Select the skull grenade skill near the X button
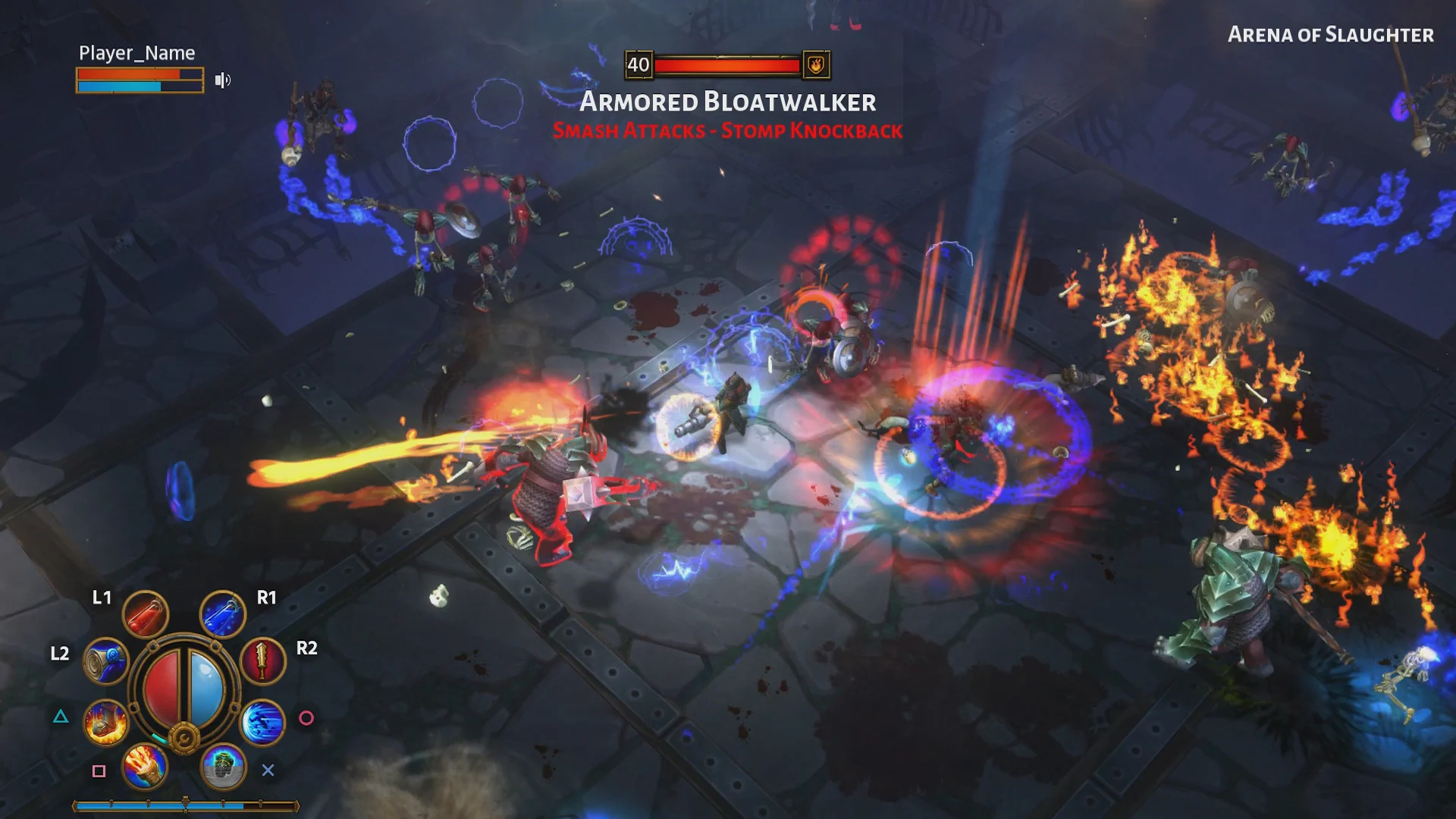Viewport: 1456px width, 819px height. [222, 767]
